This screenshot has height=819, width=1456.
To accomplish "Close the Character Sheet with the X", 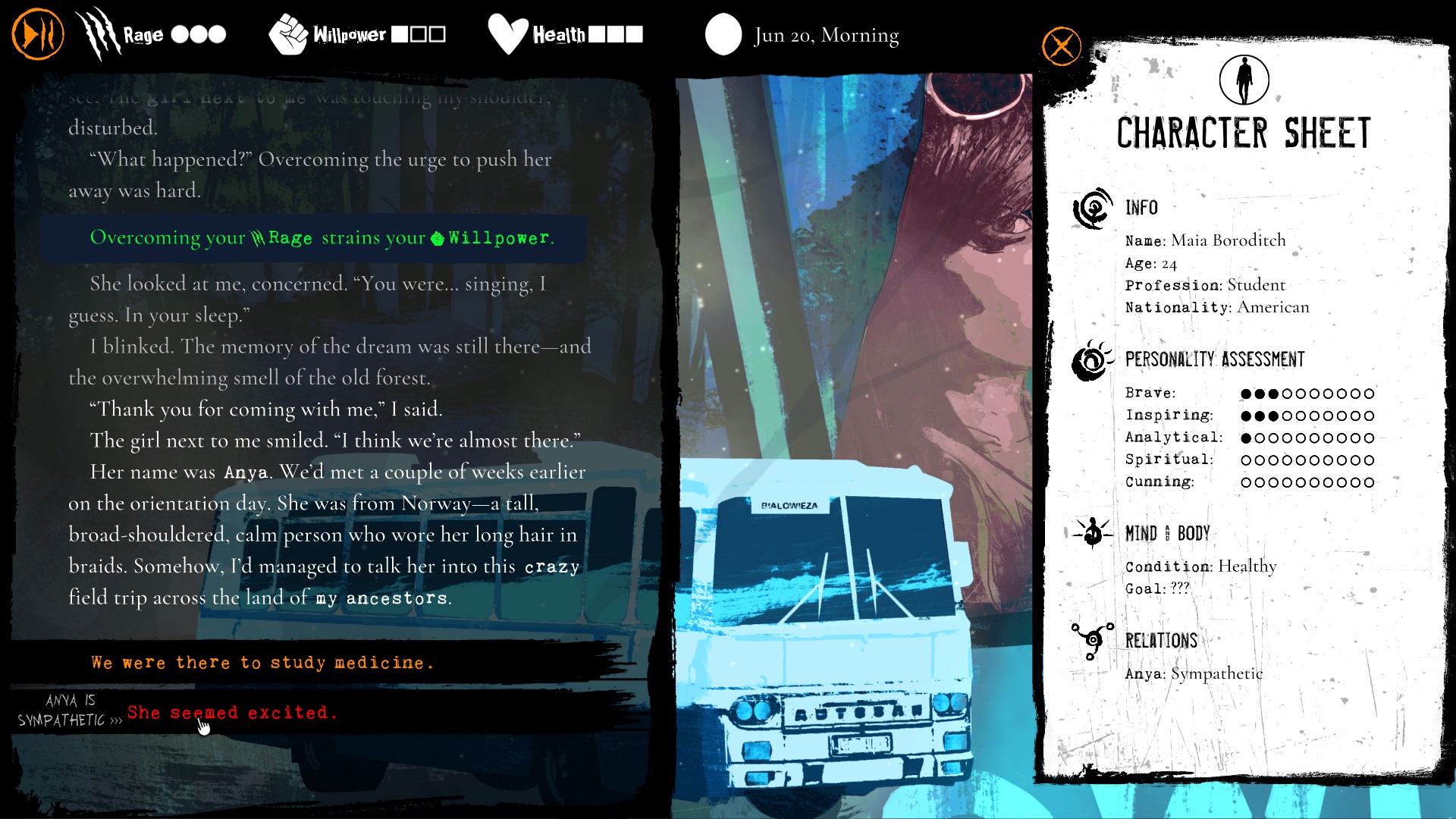I will [1061, 46].
